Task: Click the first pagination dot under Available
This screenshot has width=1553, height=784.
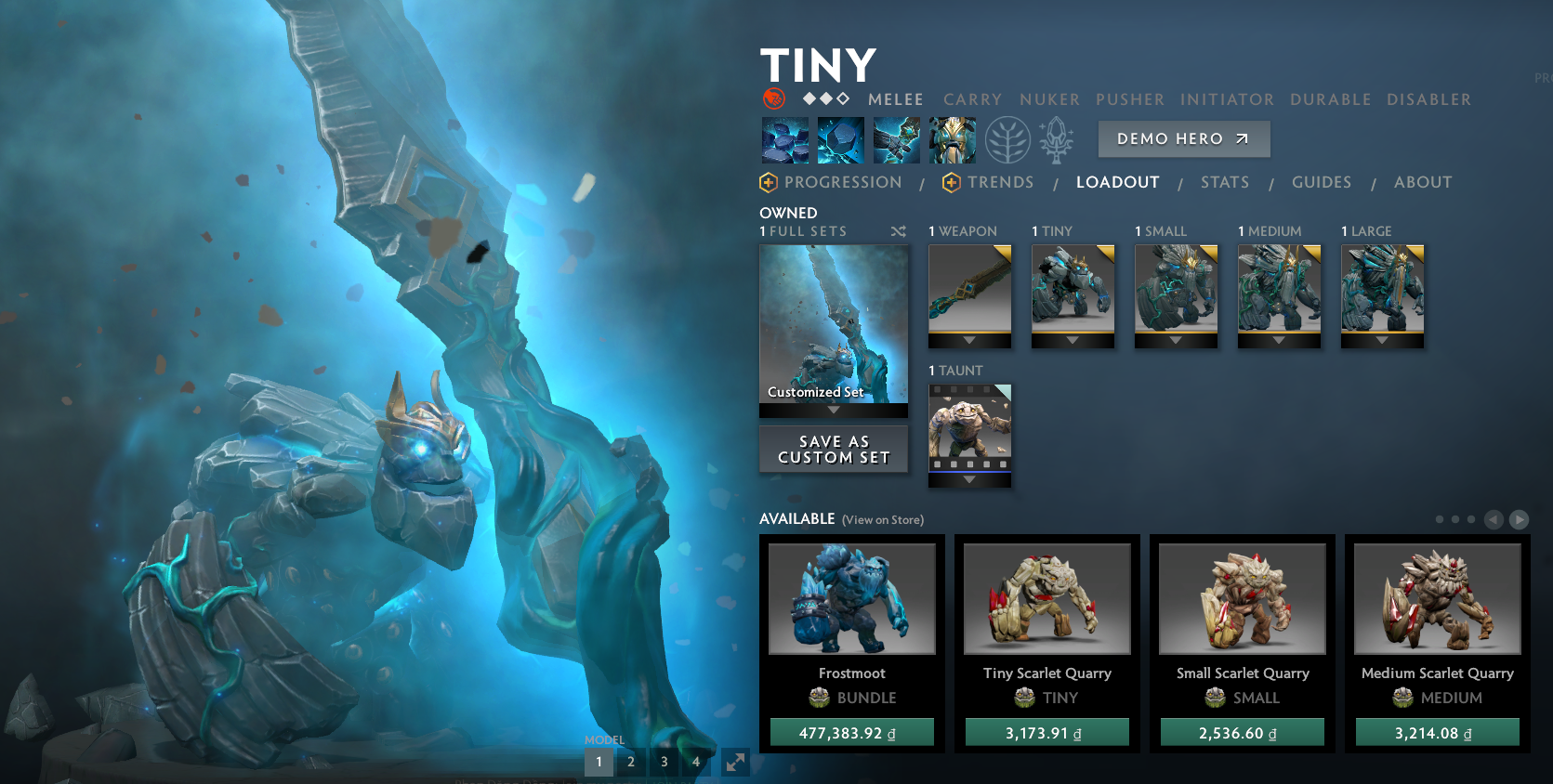Action: [x=1440, y=519]
